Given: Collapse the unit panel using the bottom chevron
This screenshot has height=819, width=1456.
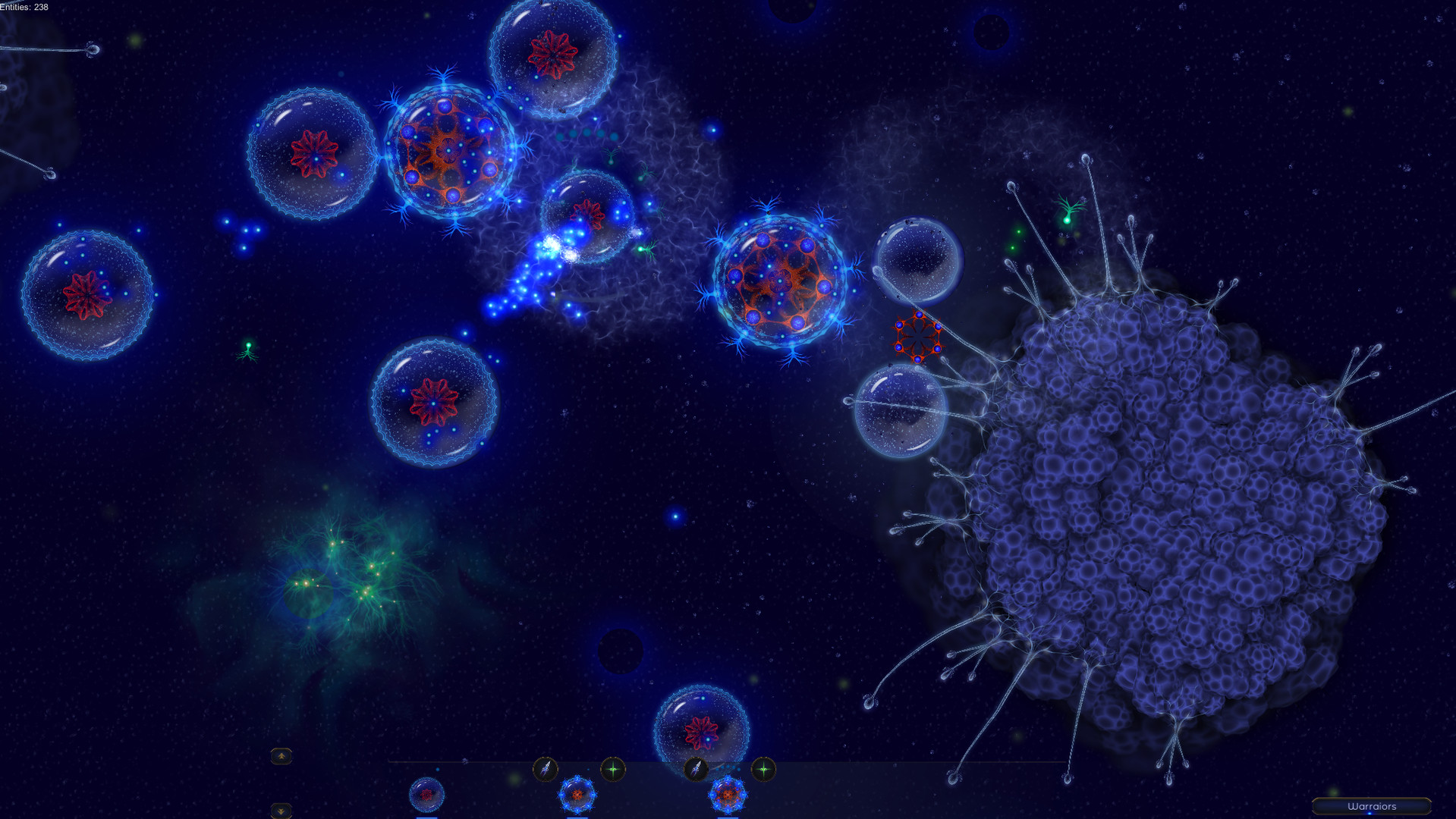Looking at the screenshot, I should (x=281, y=811).
